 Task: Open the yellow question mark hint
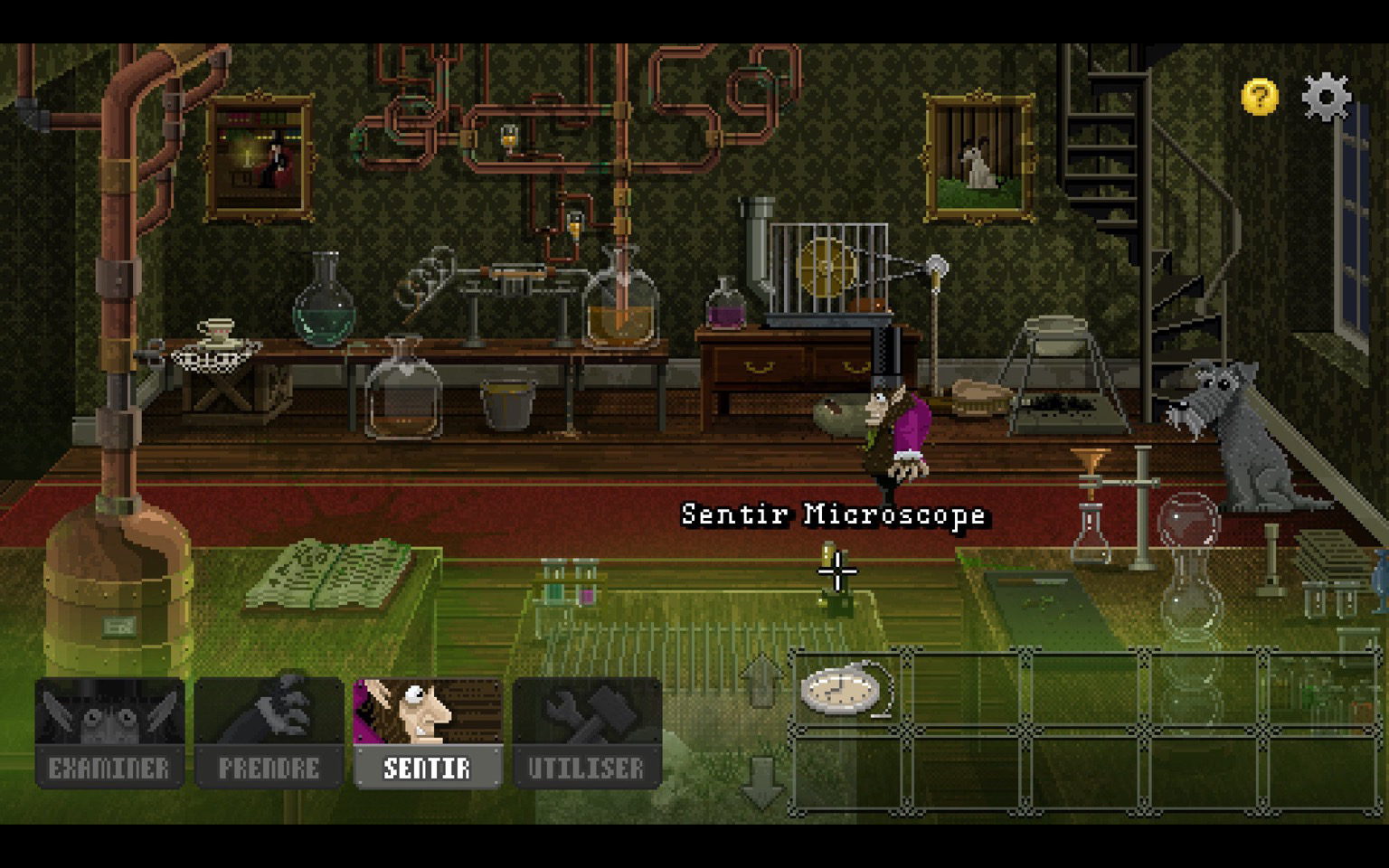coord(1259,96)
